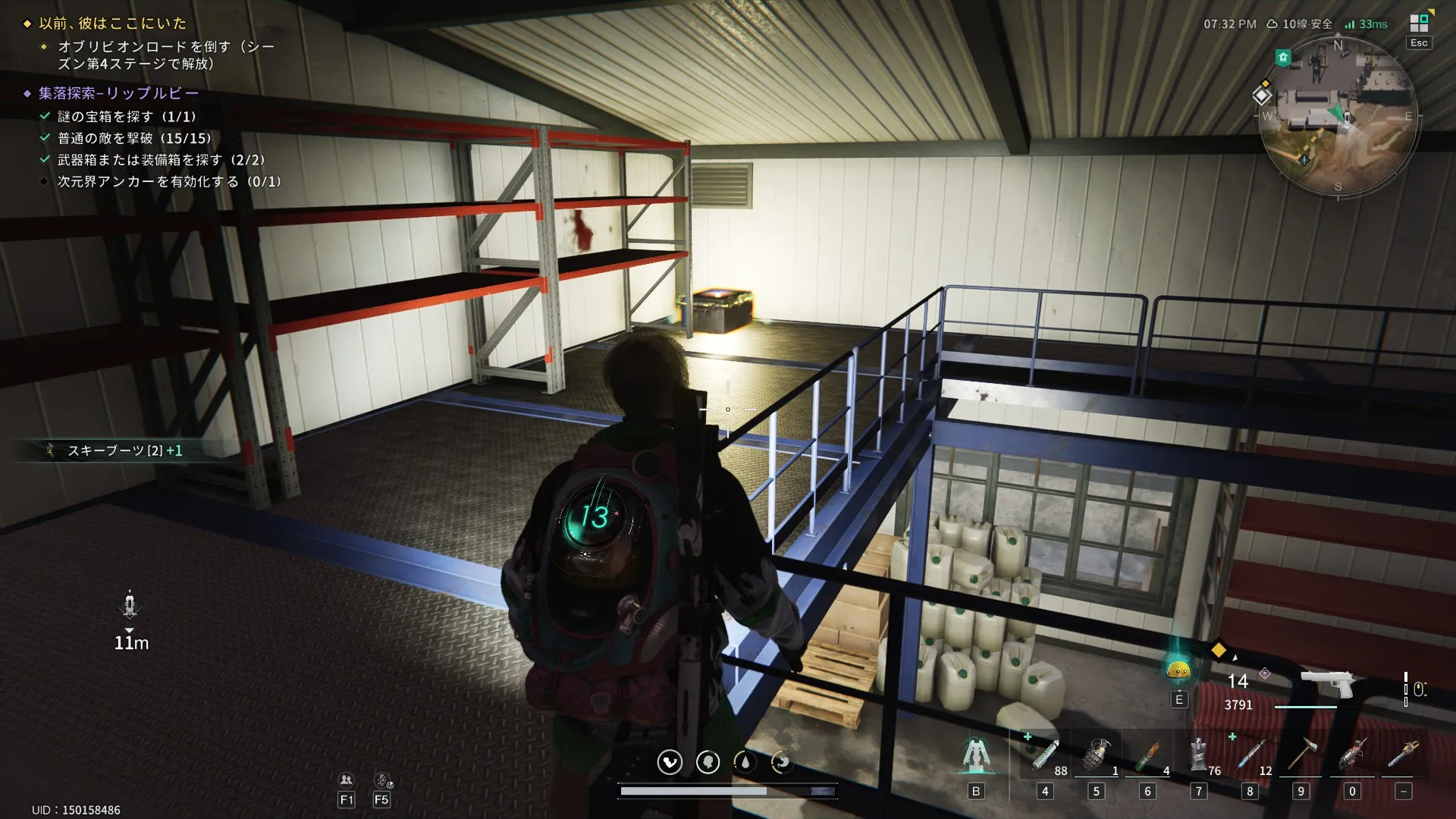Screen dimensions: 1456x819
Task: Select the frag grenade hotbar slot
Action: click(x=1096, y=755)
